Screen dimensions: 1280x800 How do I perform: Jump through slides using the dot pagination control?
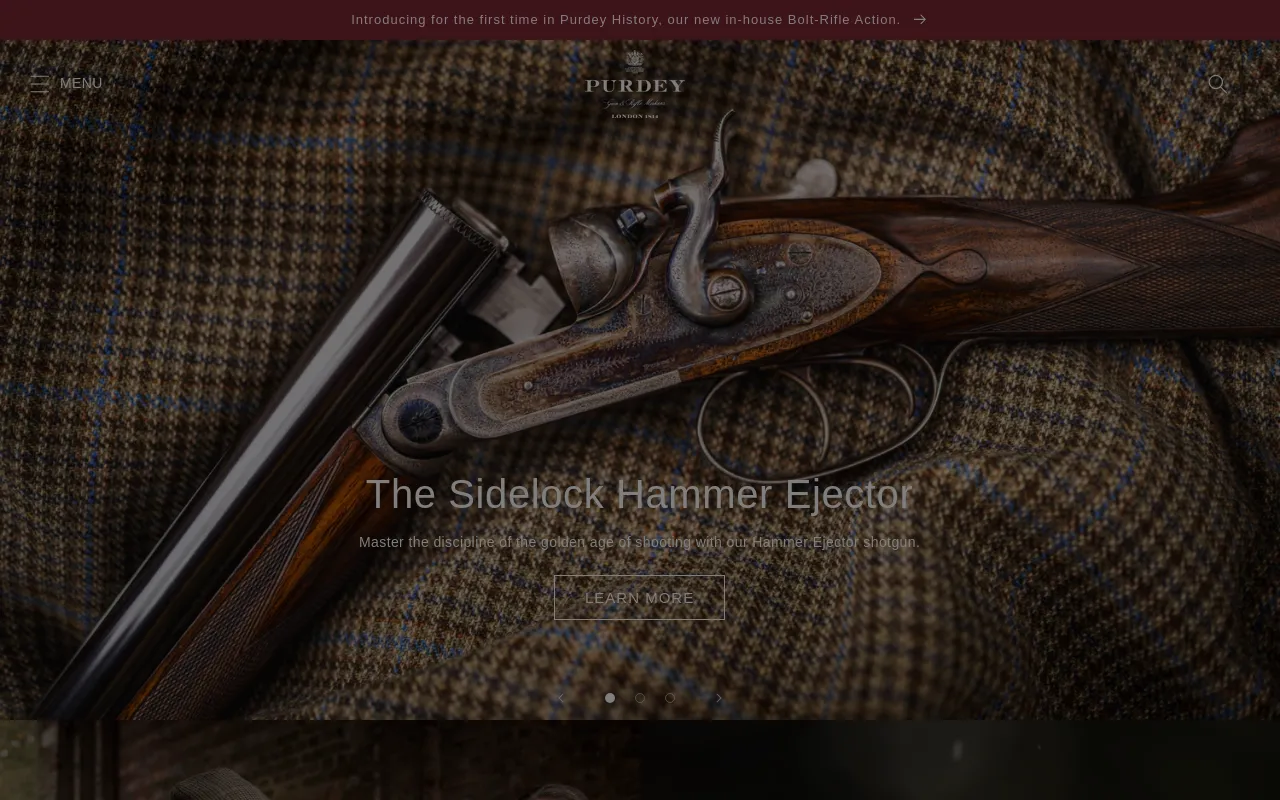tap(640, 698)
